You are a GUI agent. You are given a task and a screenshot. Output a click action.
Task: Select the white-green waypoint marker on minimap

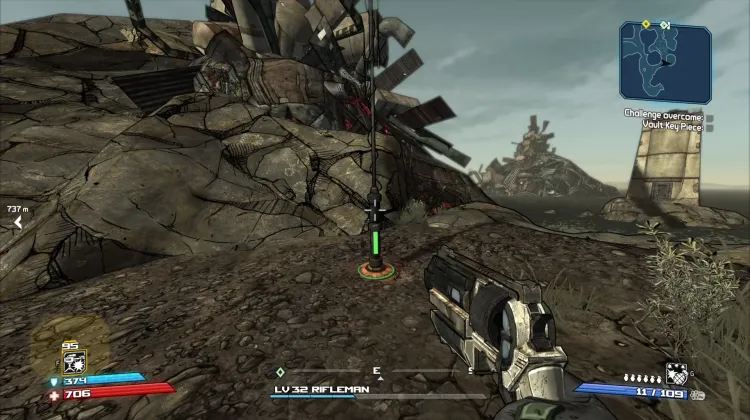[665, 24]
